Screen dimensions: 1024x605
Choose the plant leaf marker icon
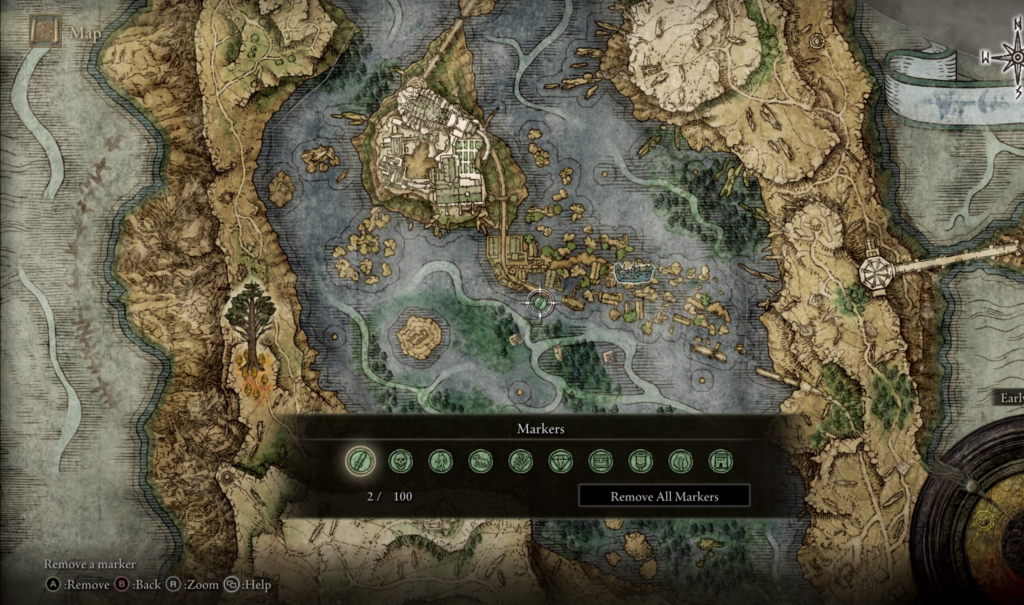[x=520, y=461]
